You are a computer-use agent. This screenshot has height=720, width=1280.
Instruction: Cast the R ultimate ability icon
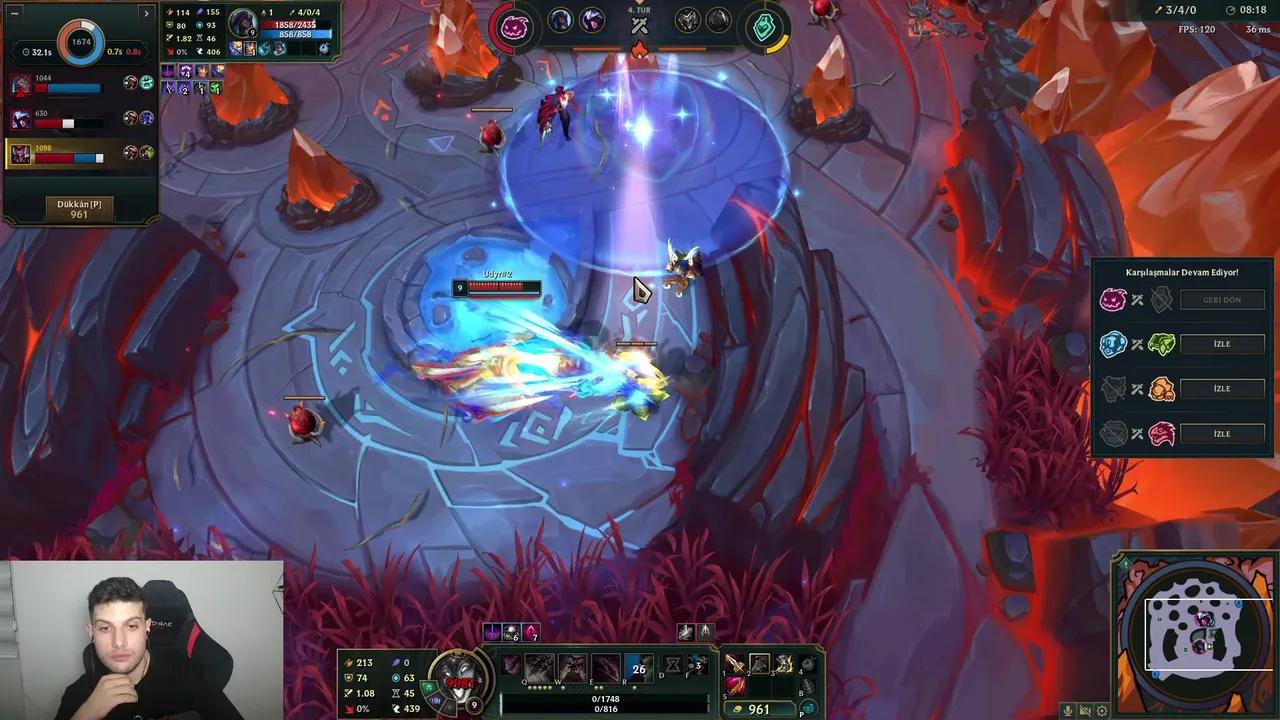638,668
